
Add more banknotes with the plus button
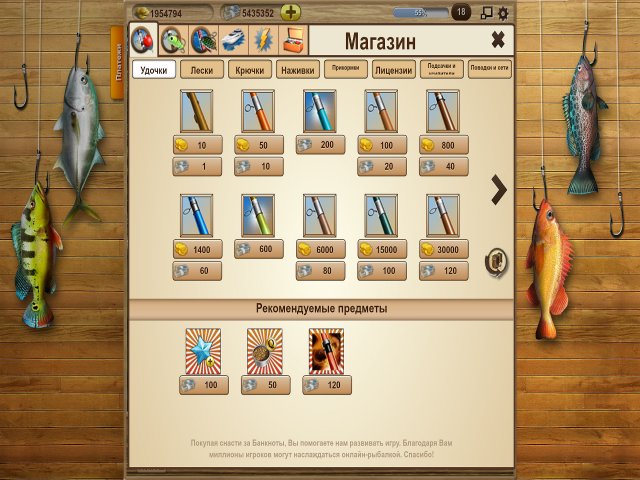click(x=290, y=13)
